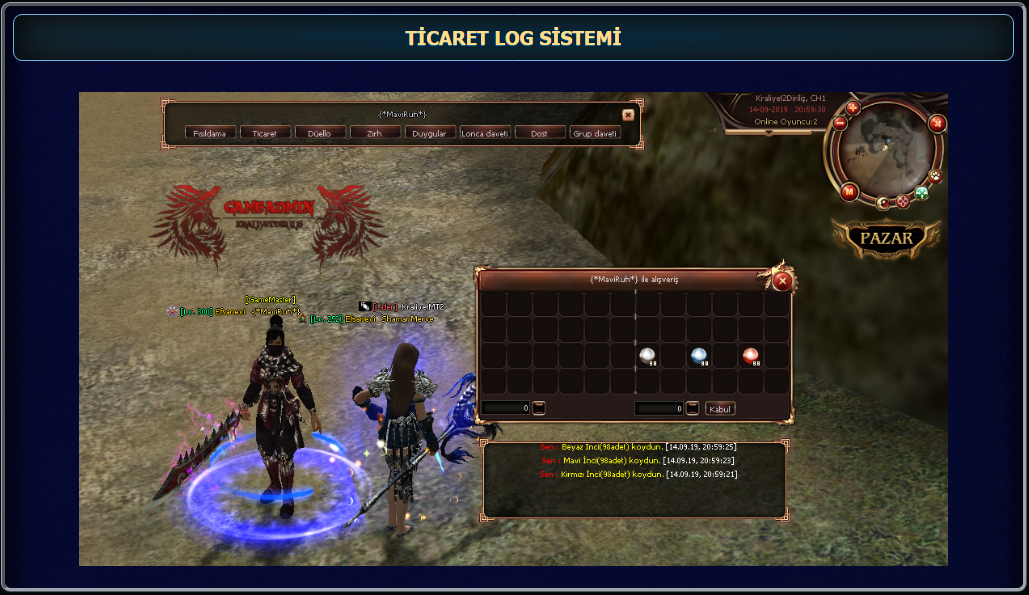This screenshot has height=595, width=1029.
Task: Select the blue pearl item in trade
Action: (x=699, y=355)
